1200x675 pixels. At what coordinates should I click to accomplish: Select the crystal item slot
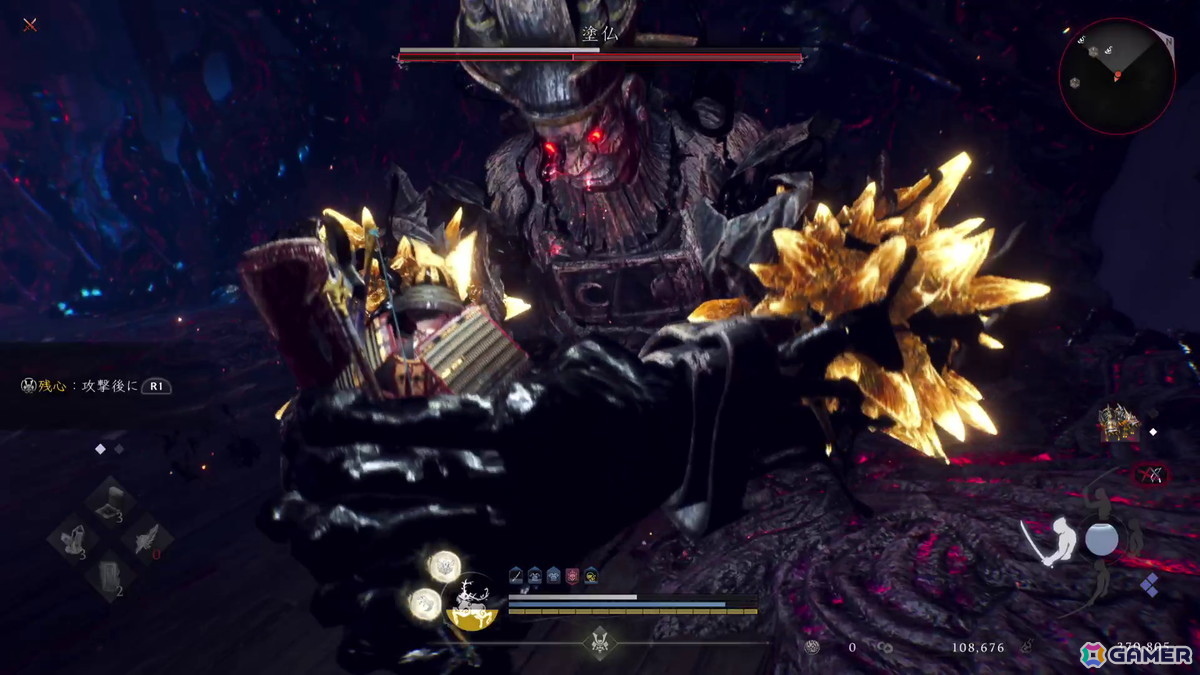pos(72,540)
